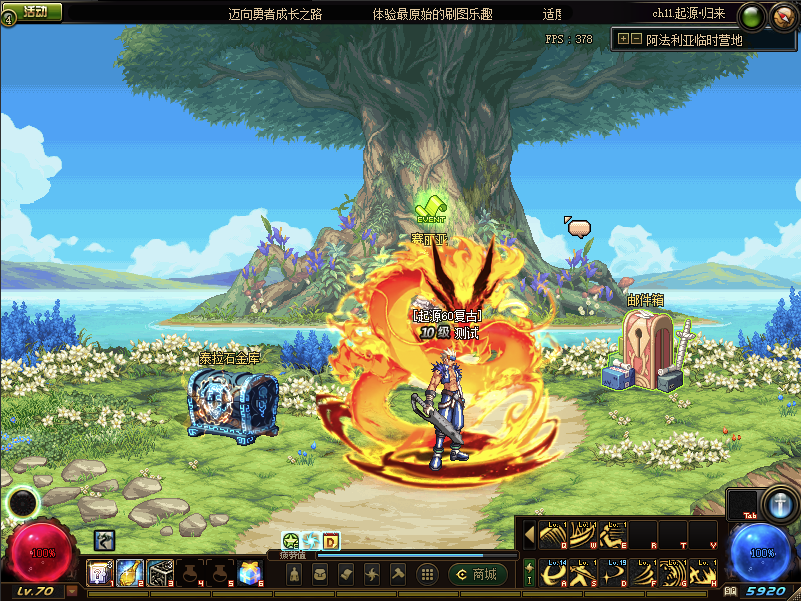The height and width of the screenshot is (601, 801).
Task: Activate the E skill icon
Action: [x=613, y=535]
